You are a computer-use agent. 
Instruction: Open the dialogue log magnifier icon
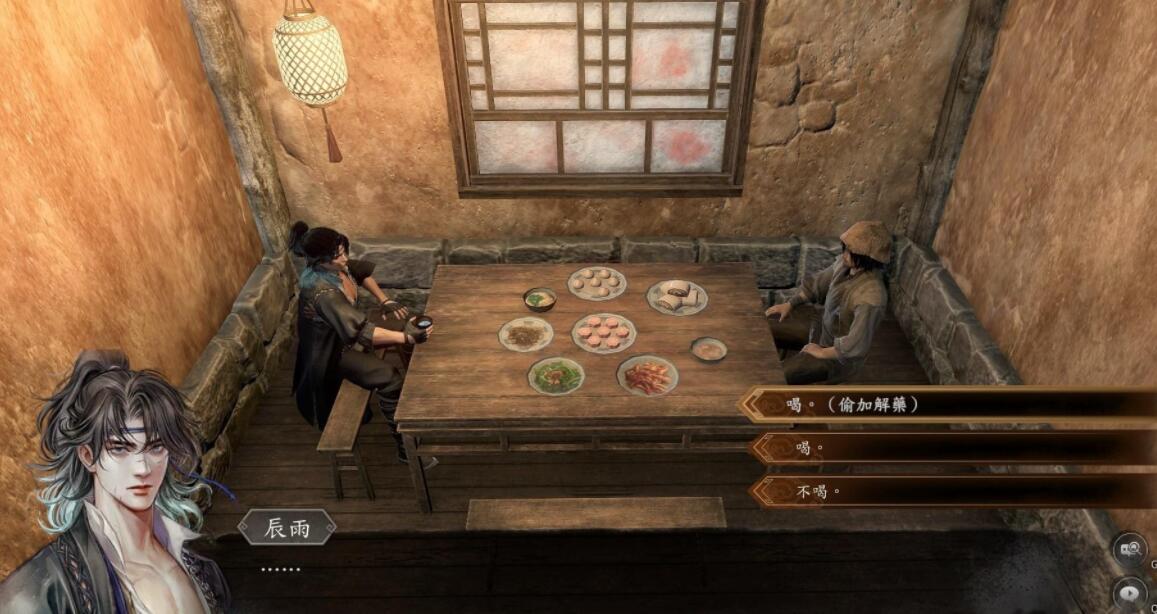[1131, 549]
